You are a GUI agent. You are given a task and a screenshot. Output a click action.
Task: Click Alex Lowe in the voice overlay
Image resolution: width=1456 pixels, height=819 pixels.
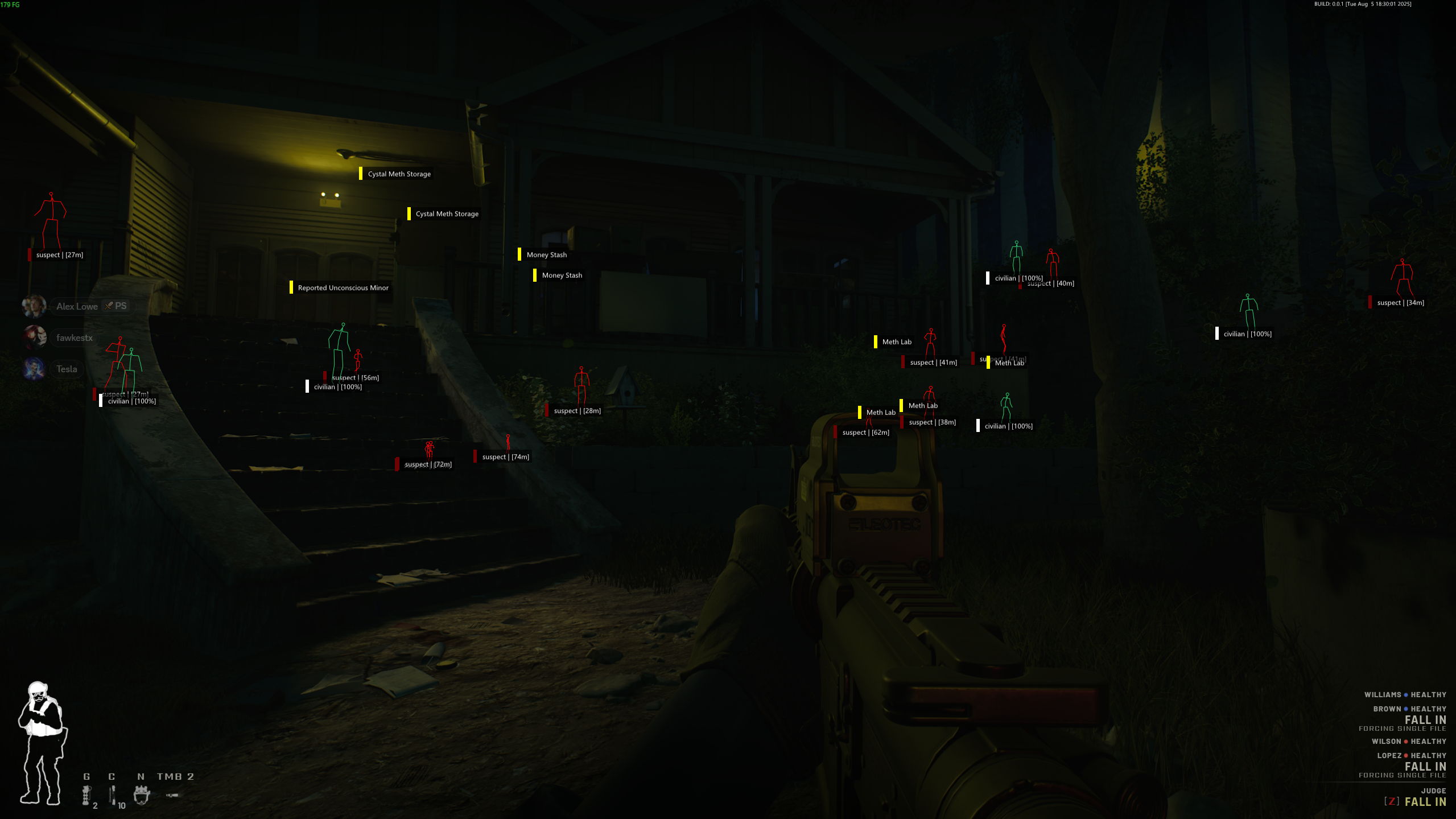coord(77,306)
